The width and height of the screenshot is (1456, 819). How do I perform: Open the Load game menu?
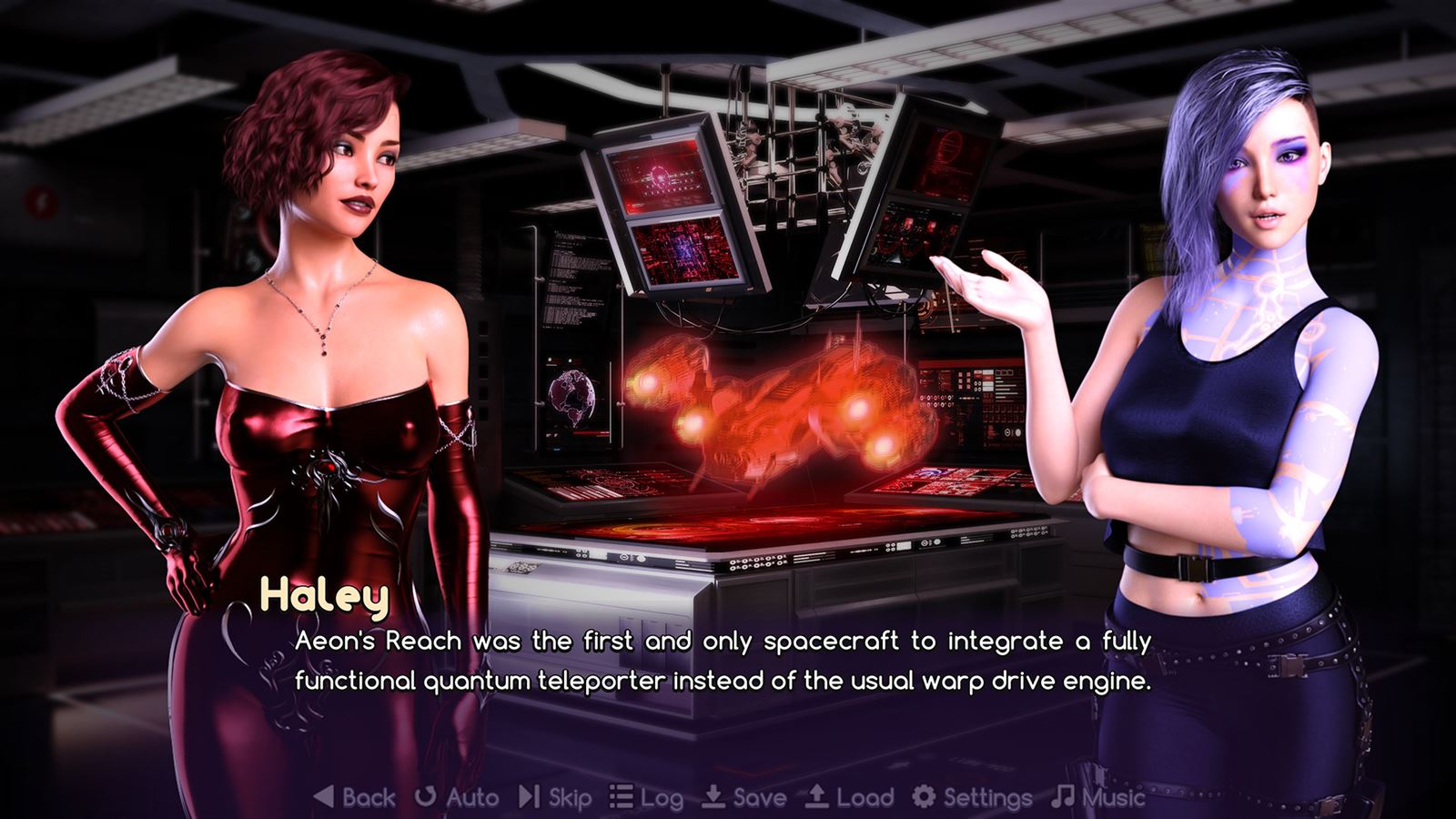coord(848,797)
